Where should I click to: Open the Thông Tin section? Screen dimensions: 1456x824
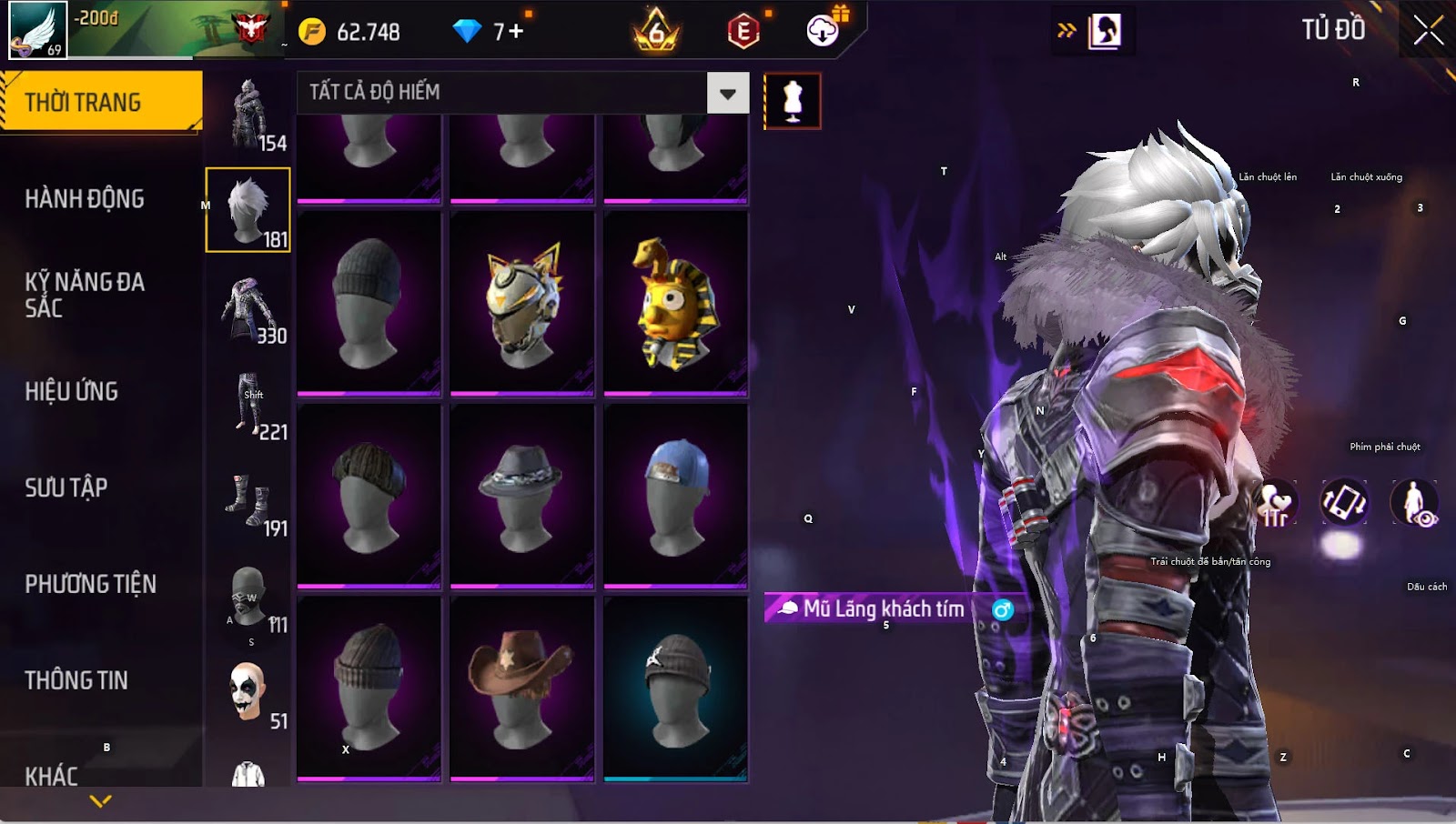pyautogui.click(x=76, y=680)
